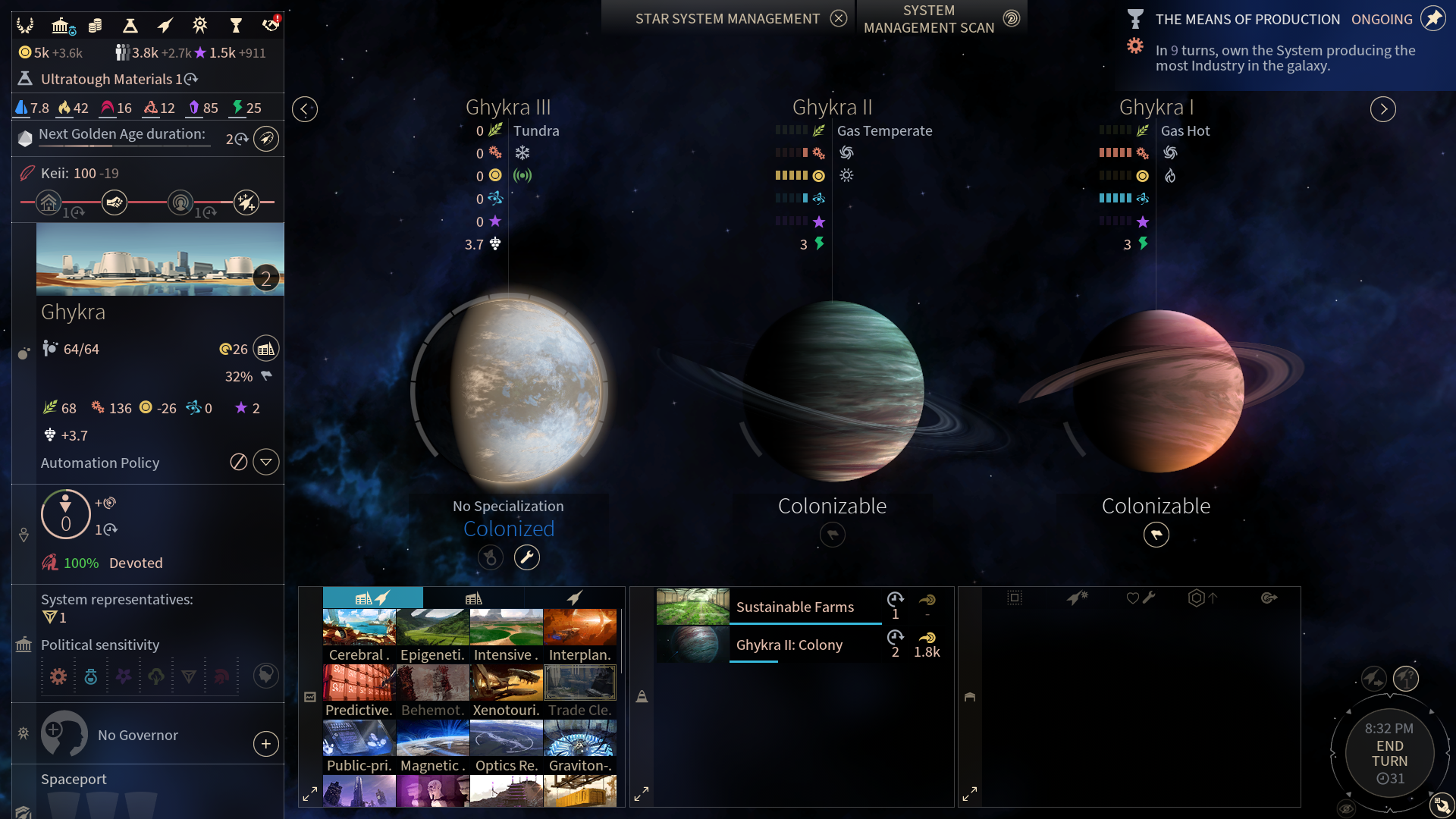Close the Star System Management view
Image resolution: width=1456 pixels, height=819 pixels.
[x=838, y=18]
